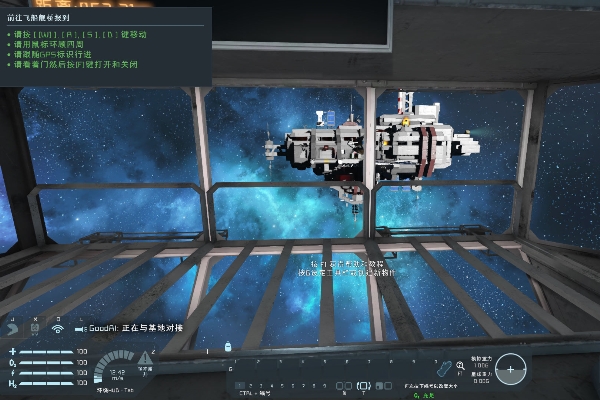600x400 pixels.
Task: Click the magnifier zoom icon
Action: (x=461, y=367)
